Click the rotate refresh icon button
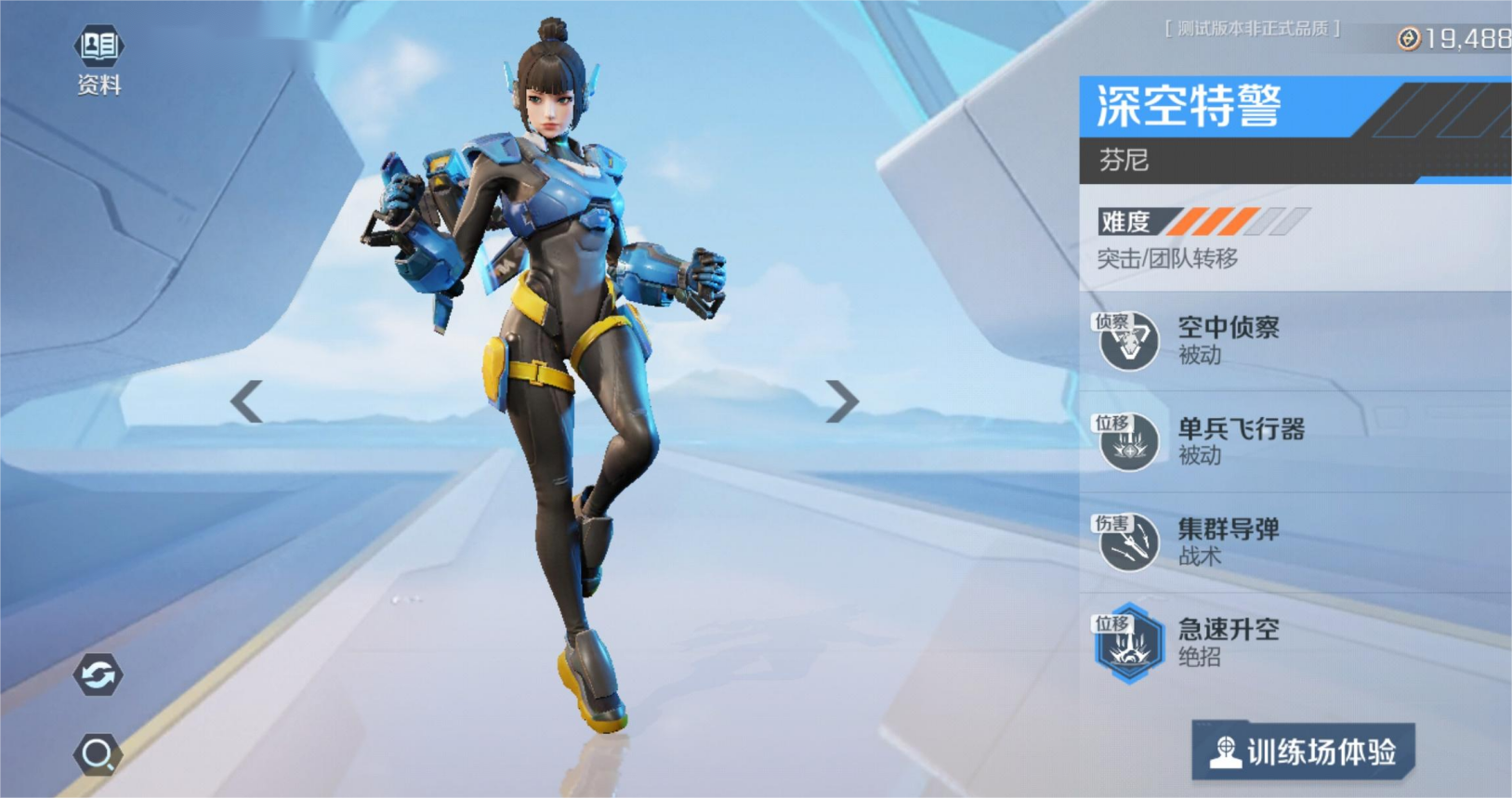The height and width of the screenshot is (798, 1512). coord(99,674)
